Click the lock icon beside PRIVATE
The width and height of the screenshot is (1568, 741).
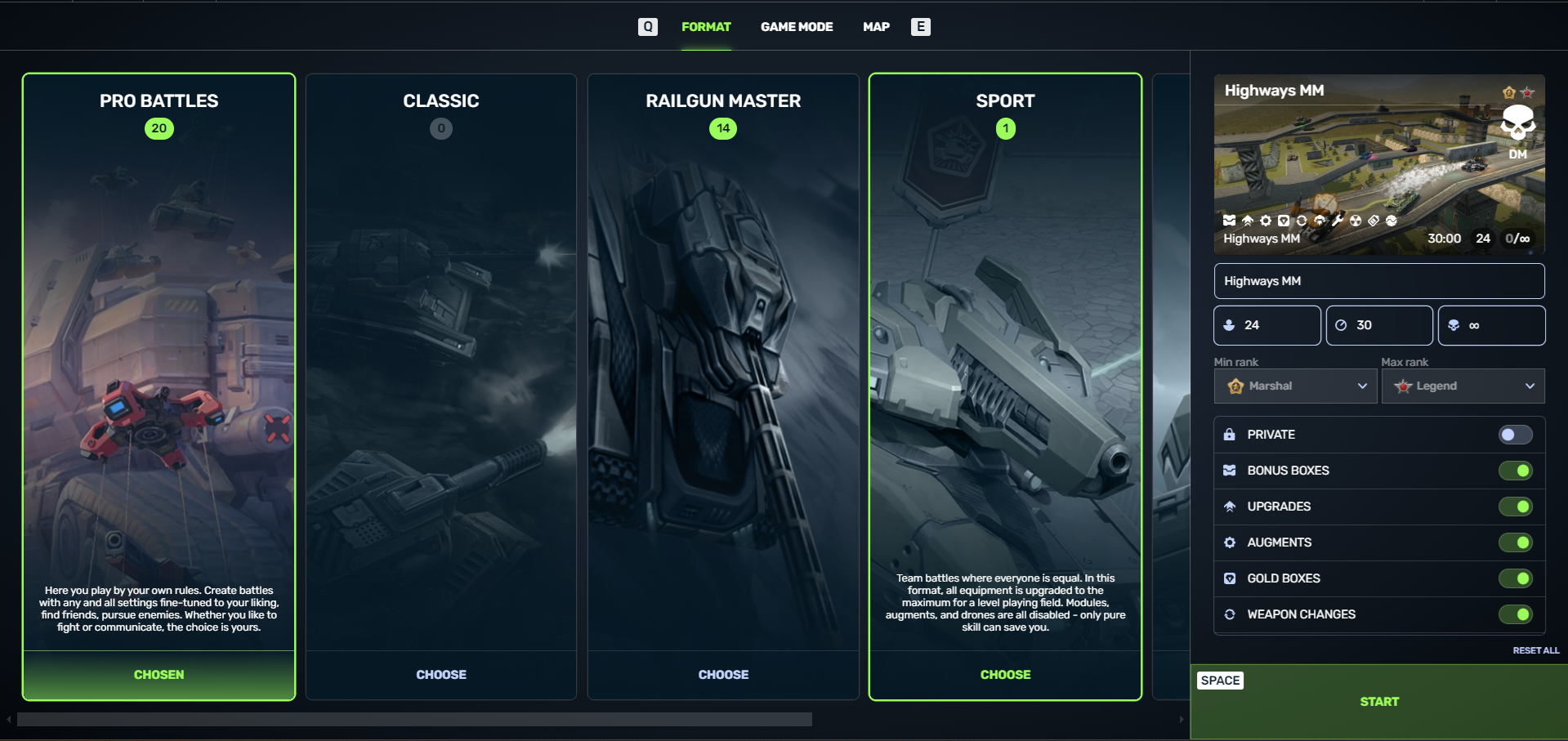(1230, 435)
